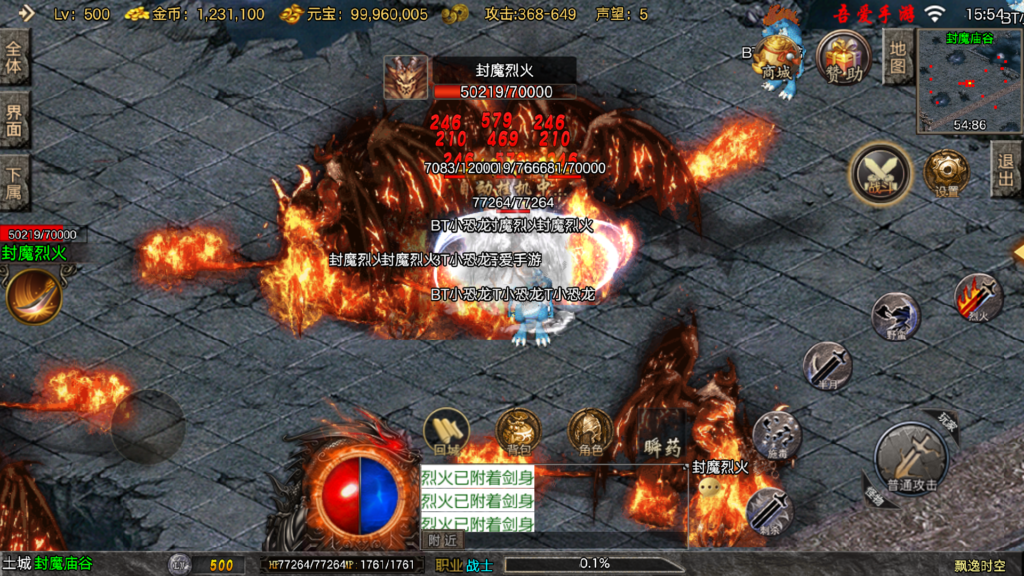
Task: Tap the 地图 map button
Action: [x=898, y=57]
